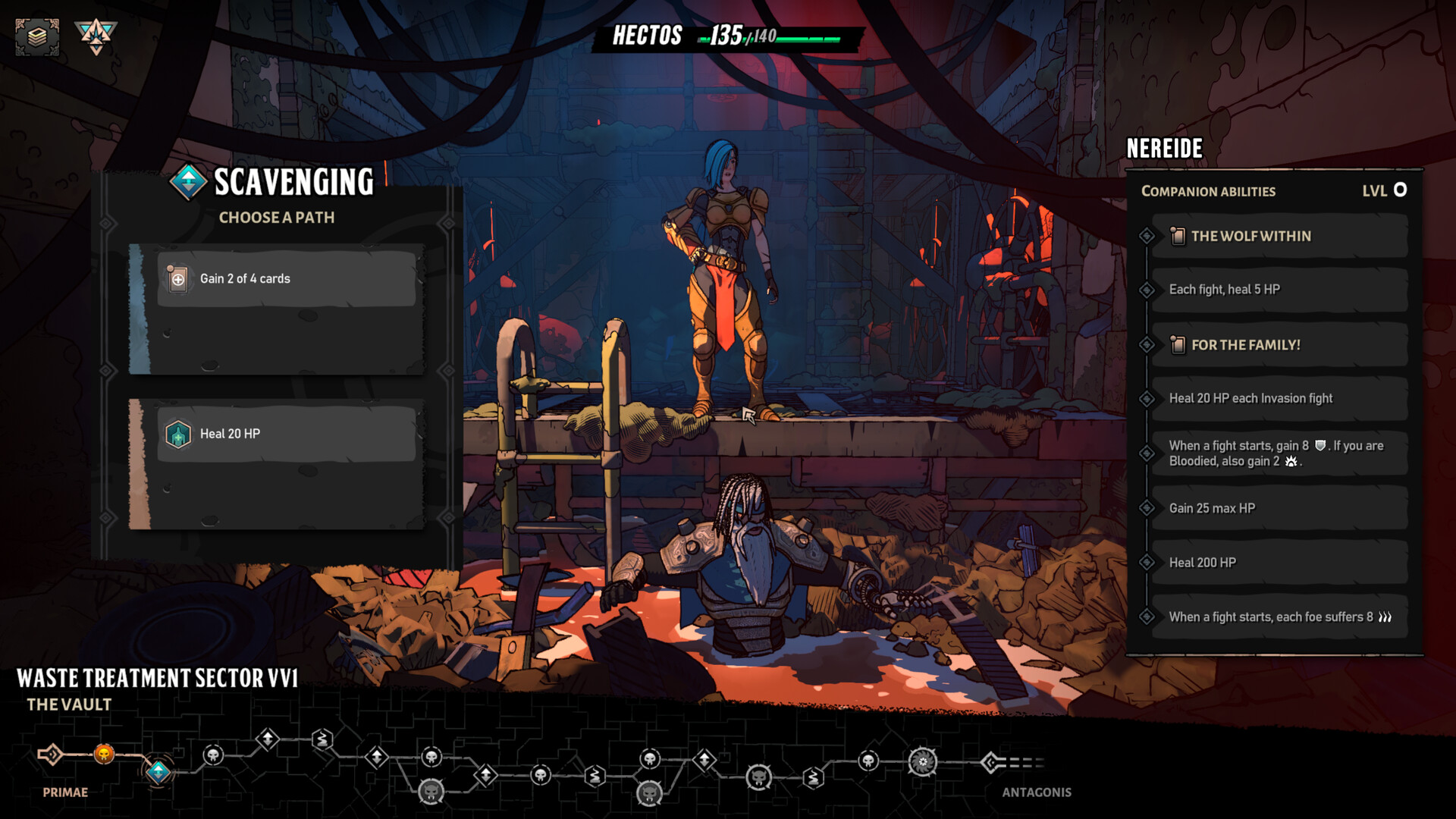Screen dimensions: 1456x819
Task: Click the orange skull node on the map
Action: click(102, 755)
